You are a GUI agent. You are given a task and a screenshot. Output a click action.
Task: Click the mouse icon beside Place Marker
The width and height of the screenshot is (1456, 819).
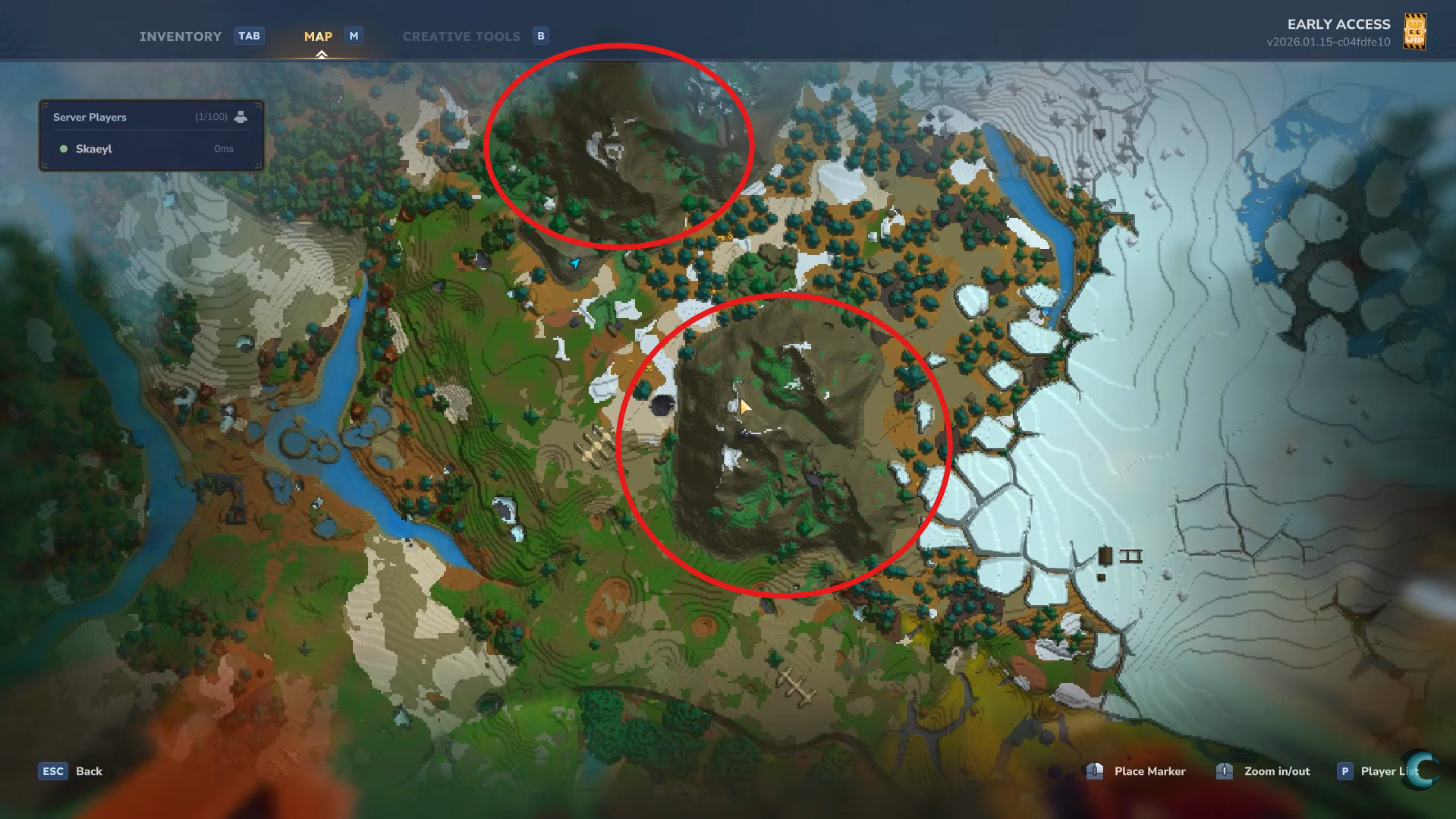pyautogui.click(x=1094, y=771)
